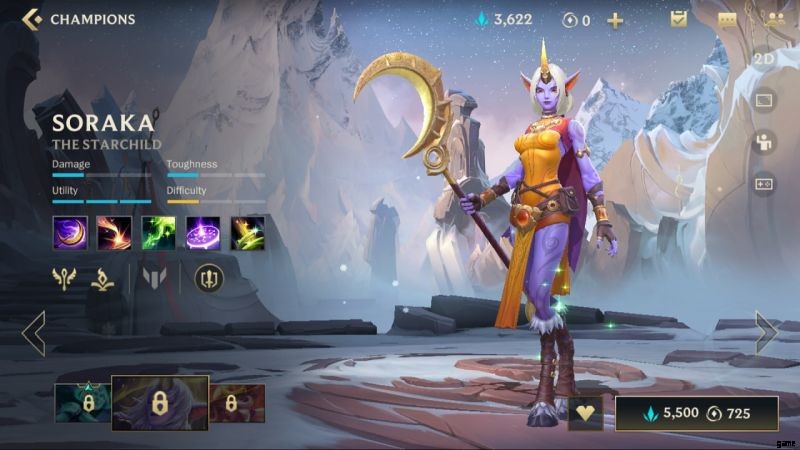Go back from the Champions screen

point(31,19)
